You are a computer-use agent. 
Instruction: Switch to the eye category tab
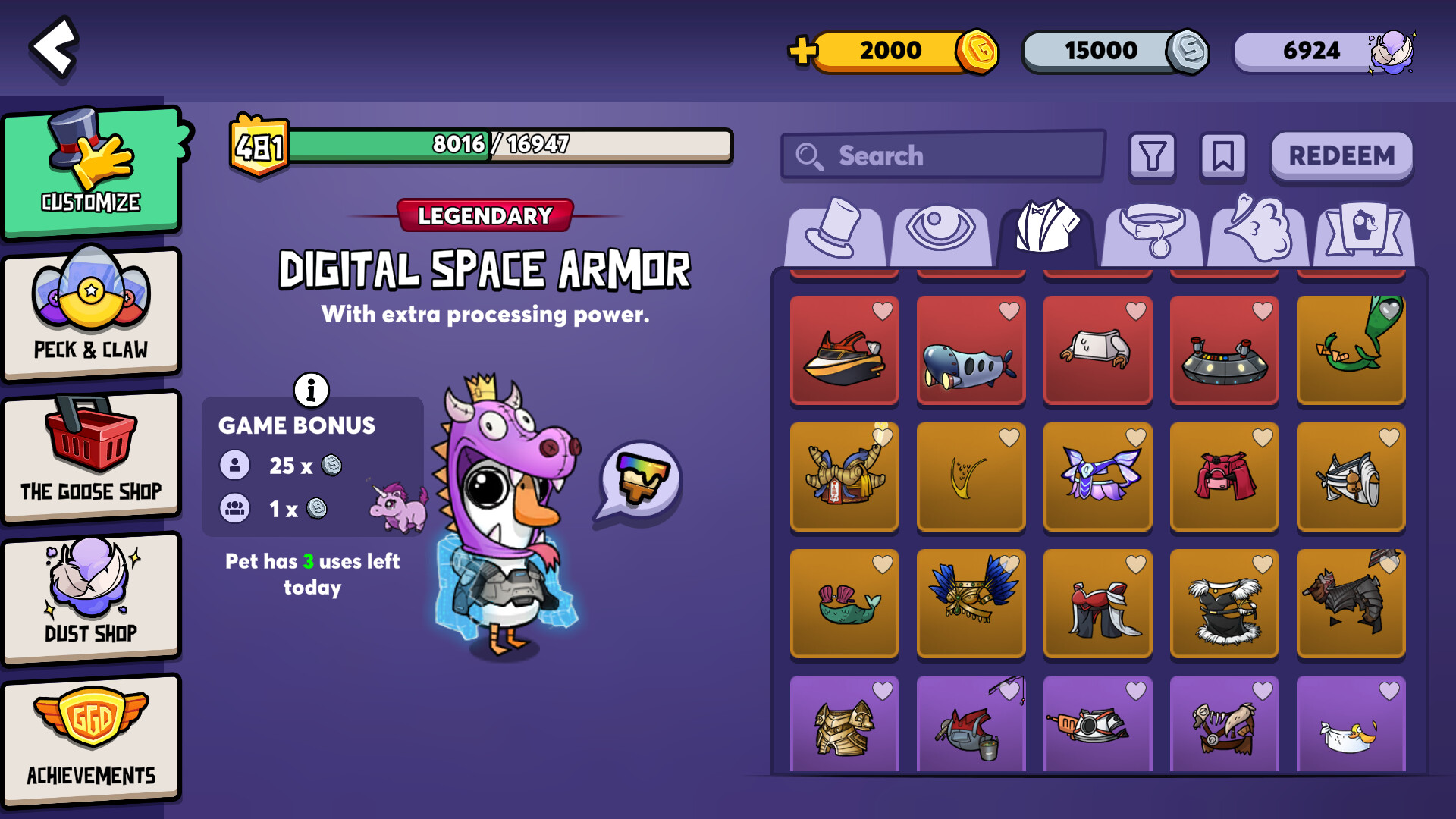940,231
